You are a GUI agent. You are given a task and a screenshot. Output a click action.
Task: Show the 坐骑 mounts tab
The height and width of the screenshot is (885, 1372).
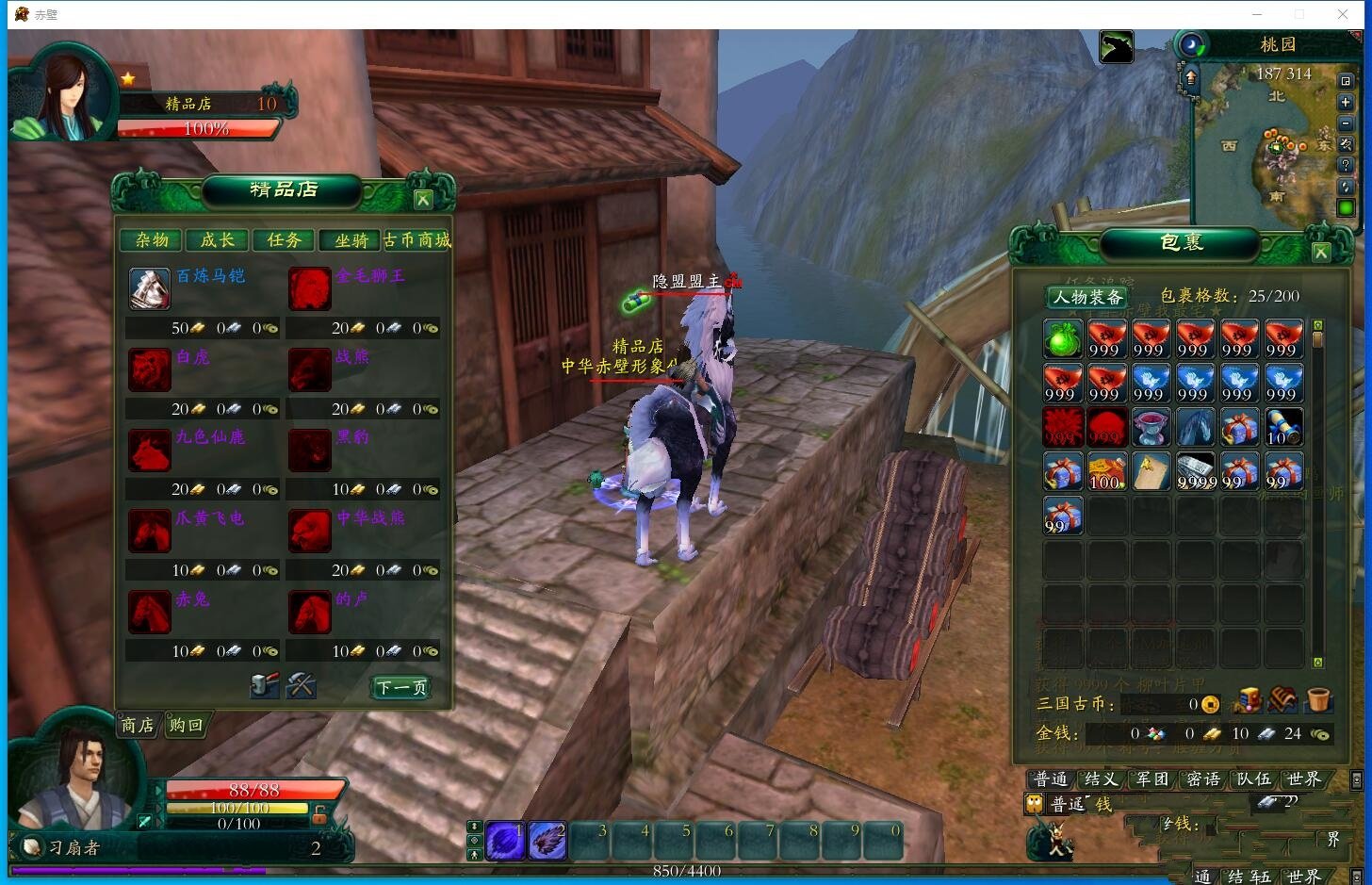coord(351,240)
